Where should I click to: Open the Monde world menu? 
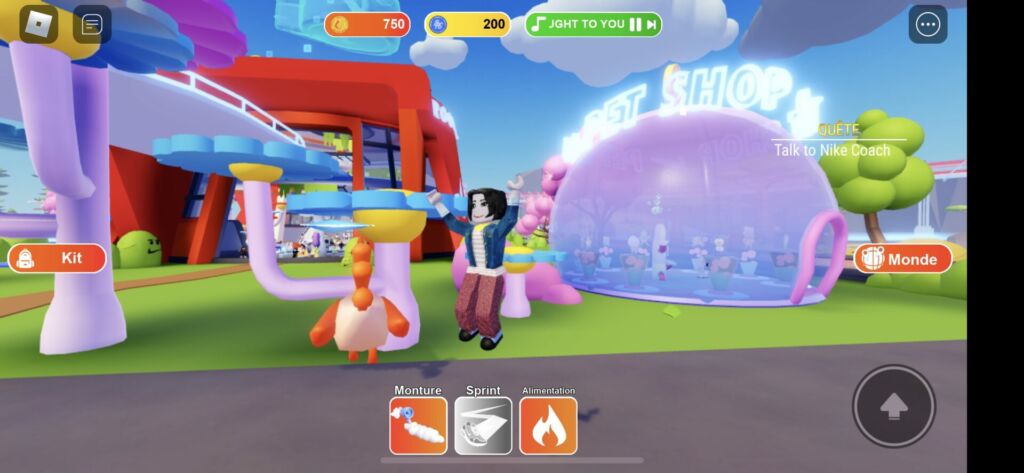coord(902,258)
